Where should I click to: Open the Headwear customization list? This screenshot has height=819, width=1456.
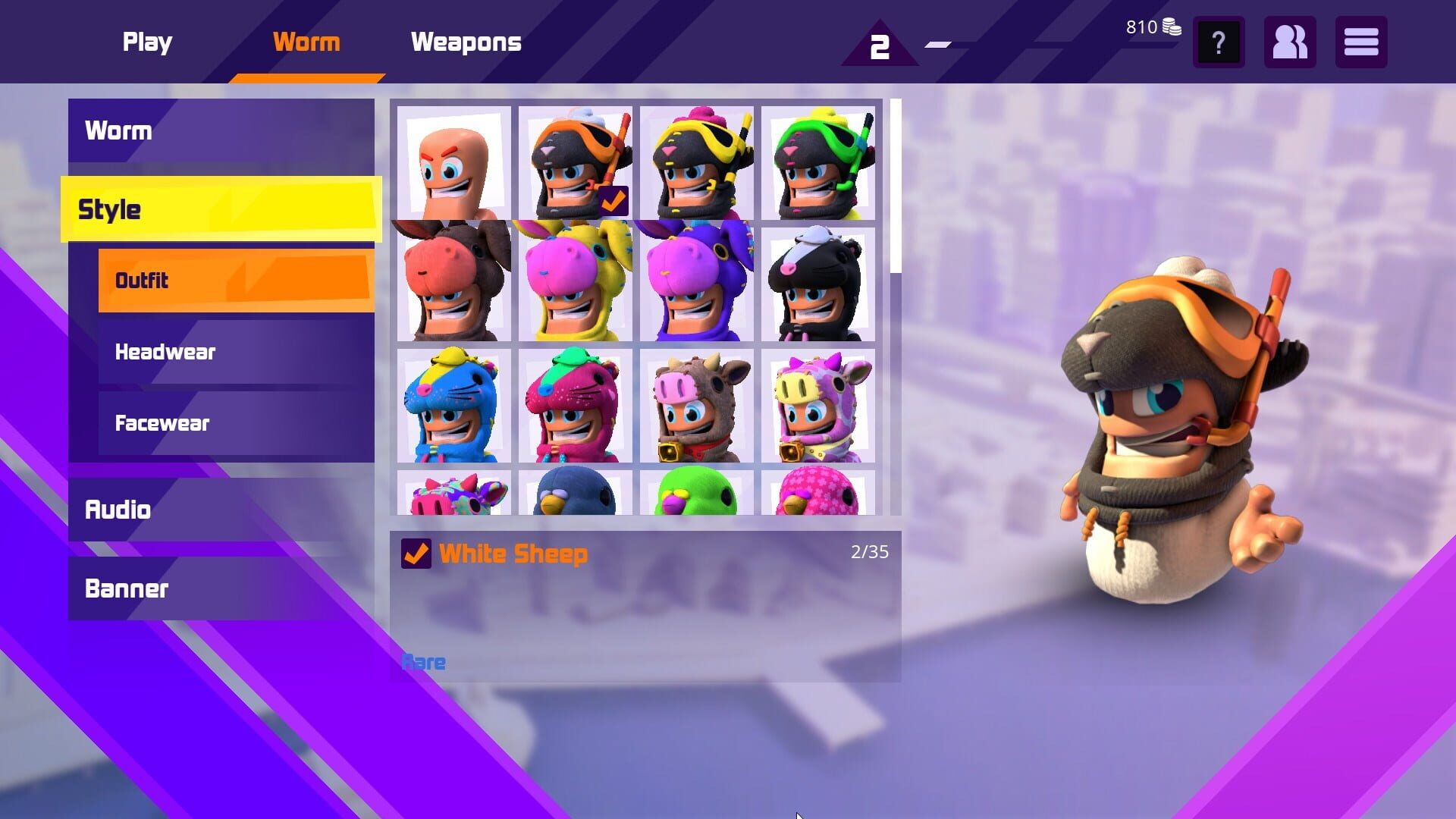click(235, 351)
